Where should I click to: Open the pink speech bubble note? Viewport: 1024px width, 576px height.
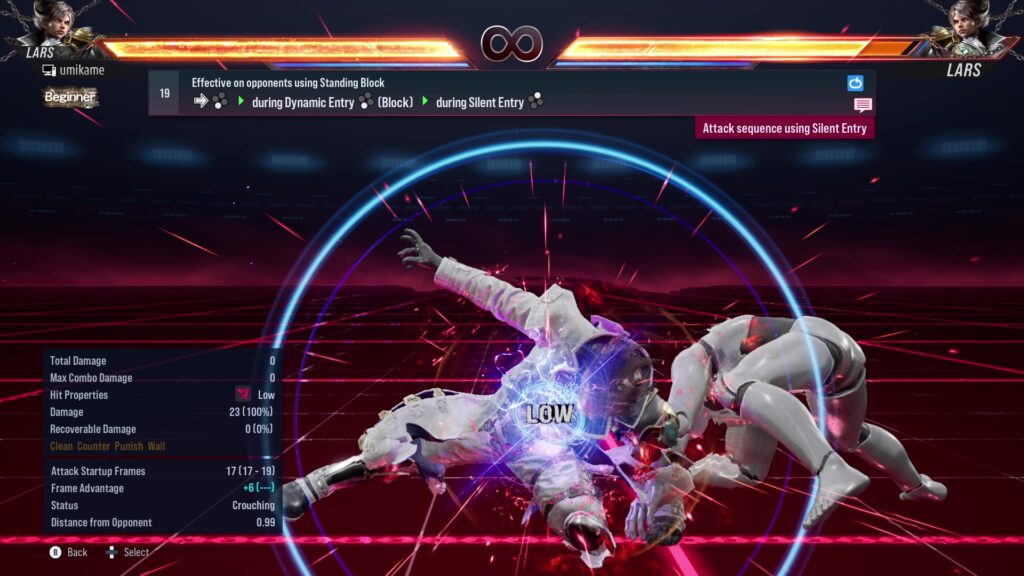[862, 105]
